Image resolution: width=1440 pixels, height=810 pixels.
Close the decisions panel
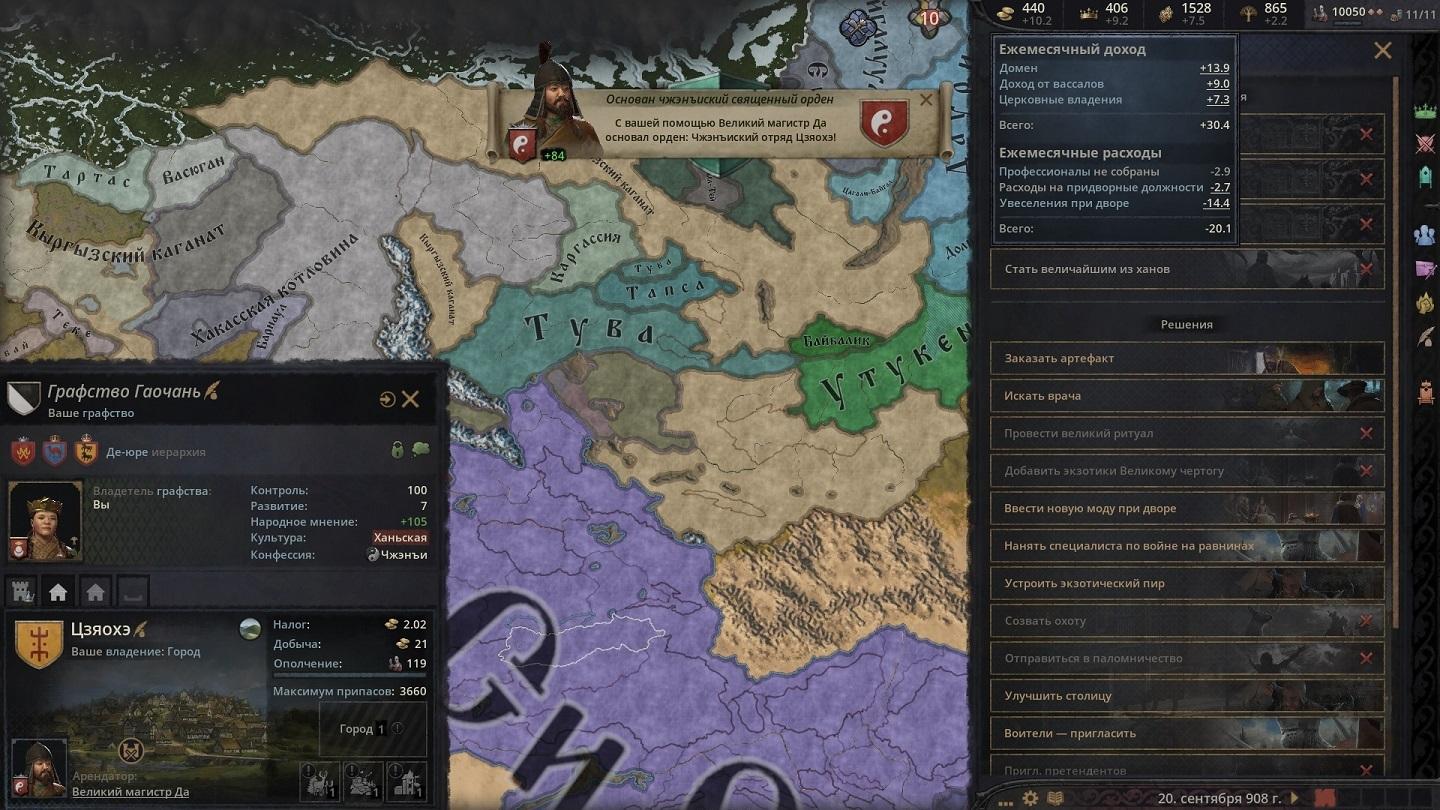tap(1382, 51)
